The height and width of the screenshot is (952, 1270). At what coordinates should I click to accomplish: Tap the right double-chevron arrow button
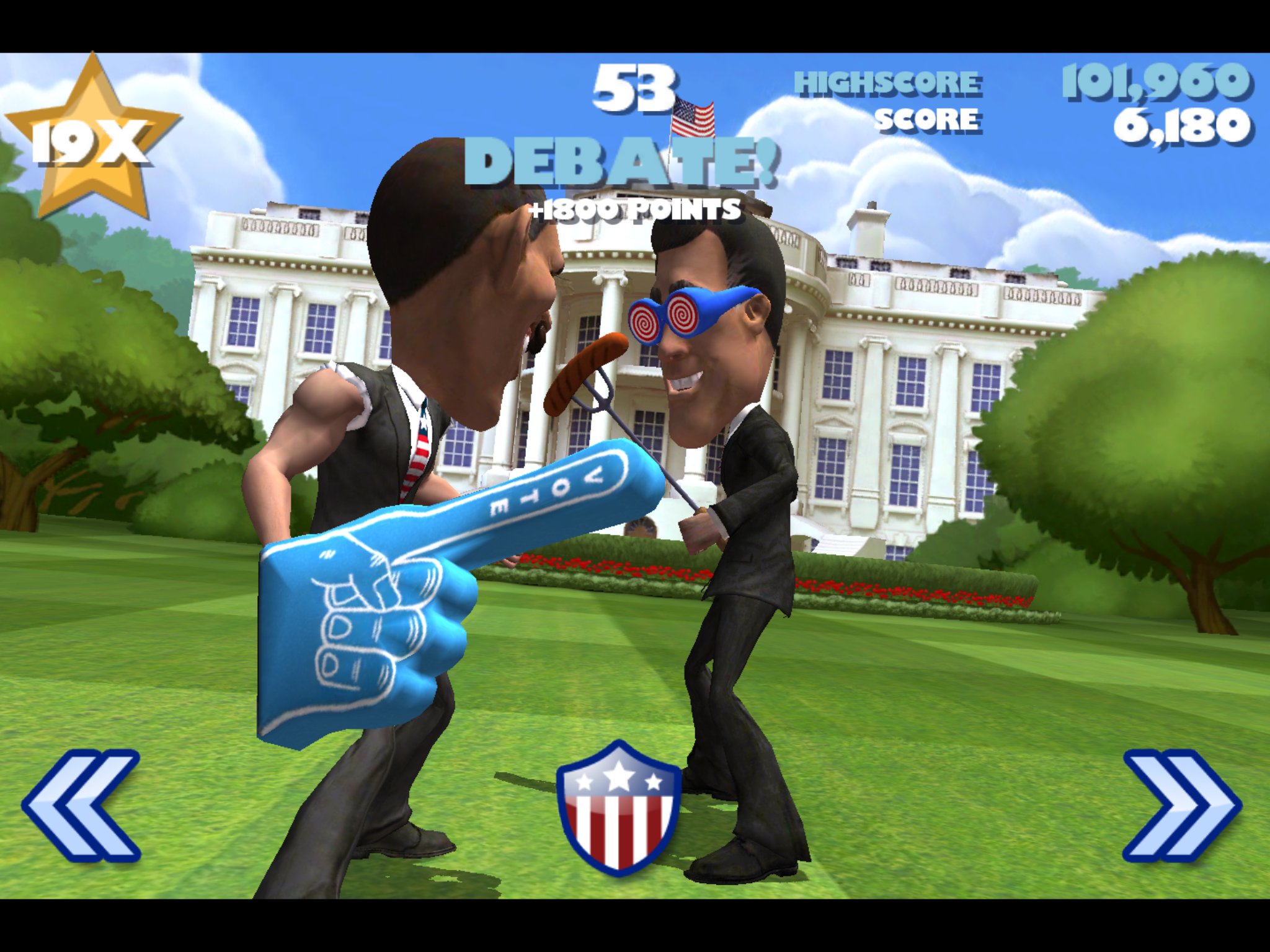(1182, 806)
